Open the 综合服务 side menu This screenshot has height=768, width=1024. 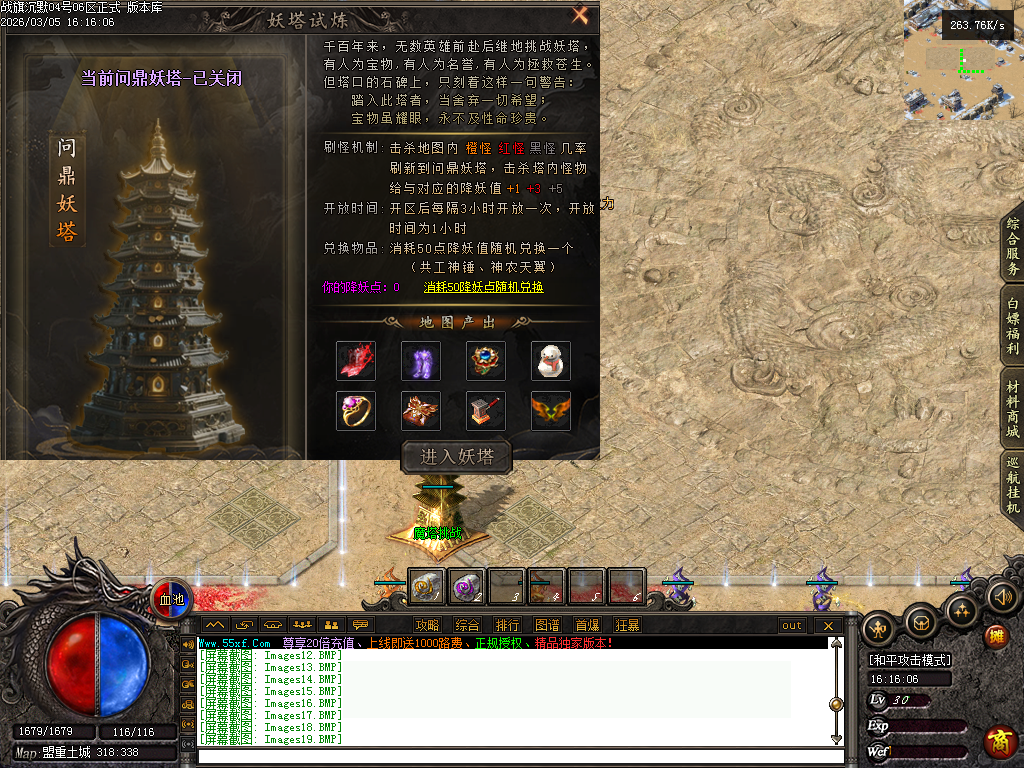(1012, 247)
